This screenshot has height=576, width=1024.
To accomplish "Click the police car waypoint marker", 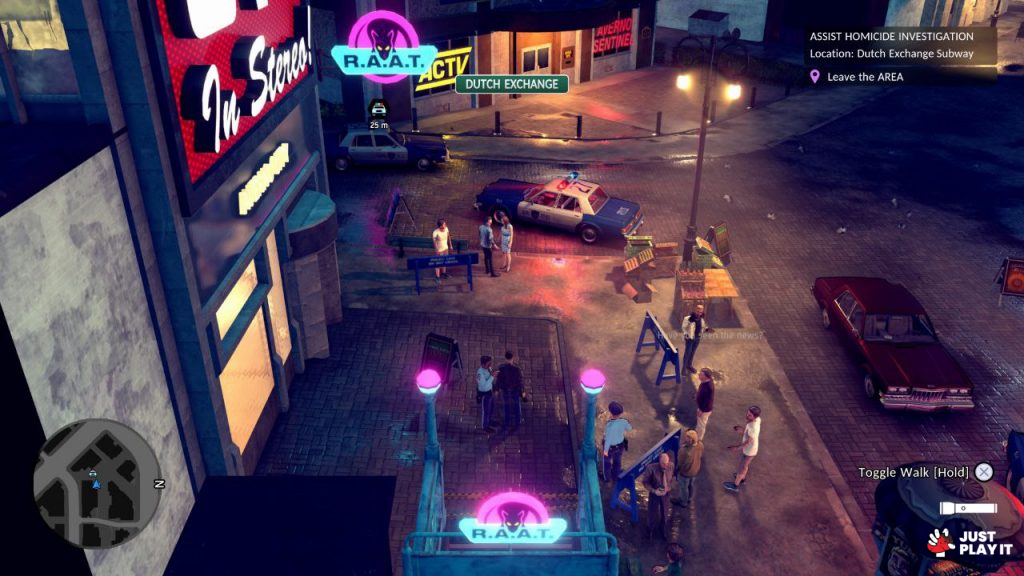I will 378,109.
